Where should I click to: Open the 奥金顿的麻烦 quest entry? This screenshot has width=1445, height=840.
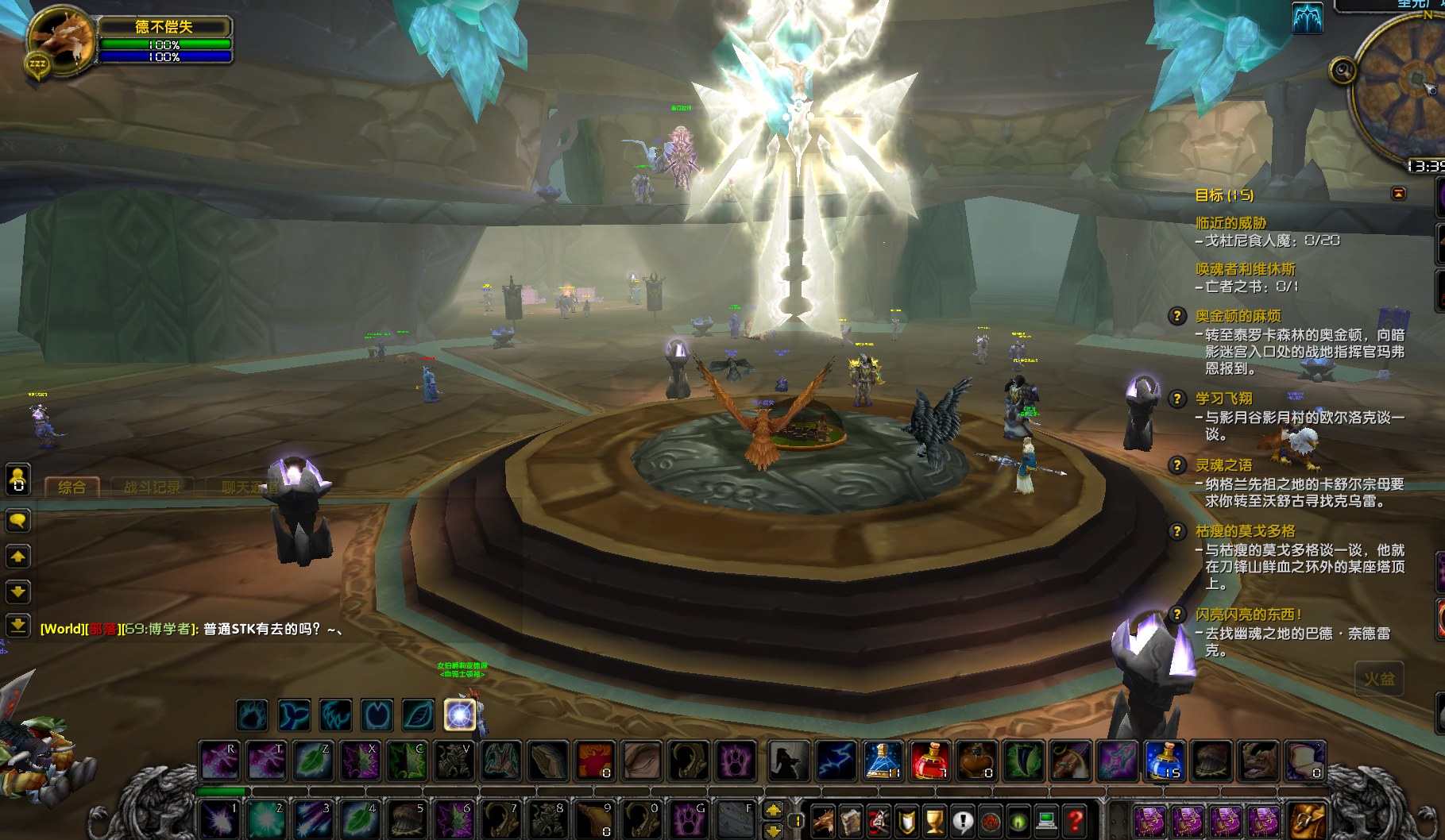(1238, 316)
